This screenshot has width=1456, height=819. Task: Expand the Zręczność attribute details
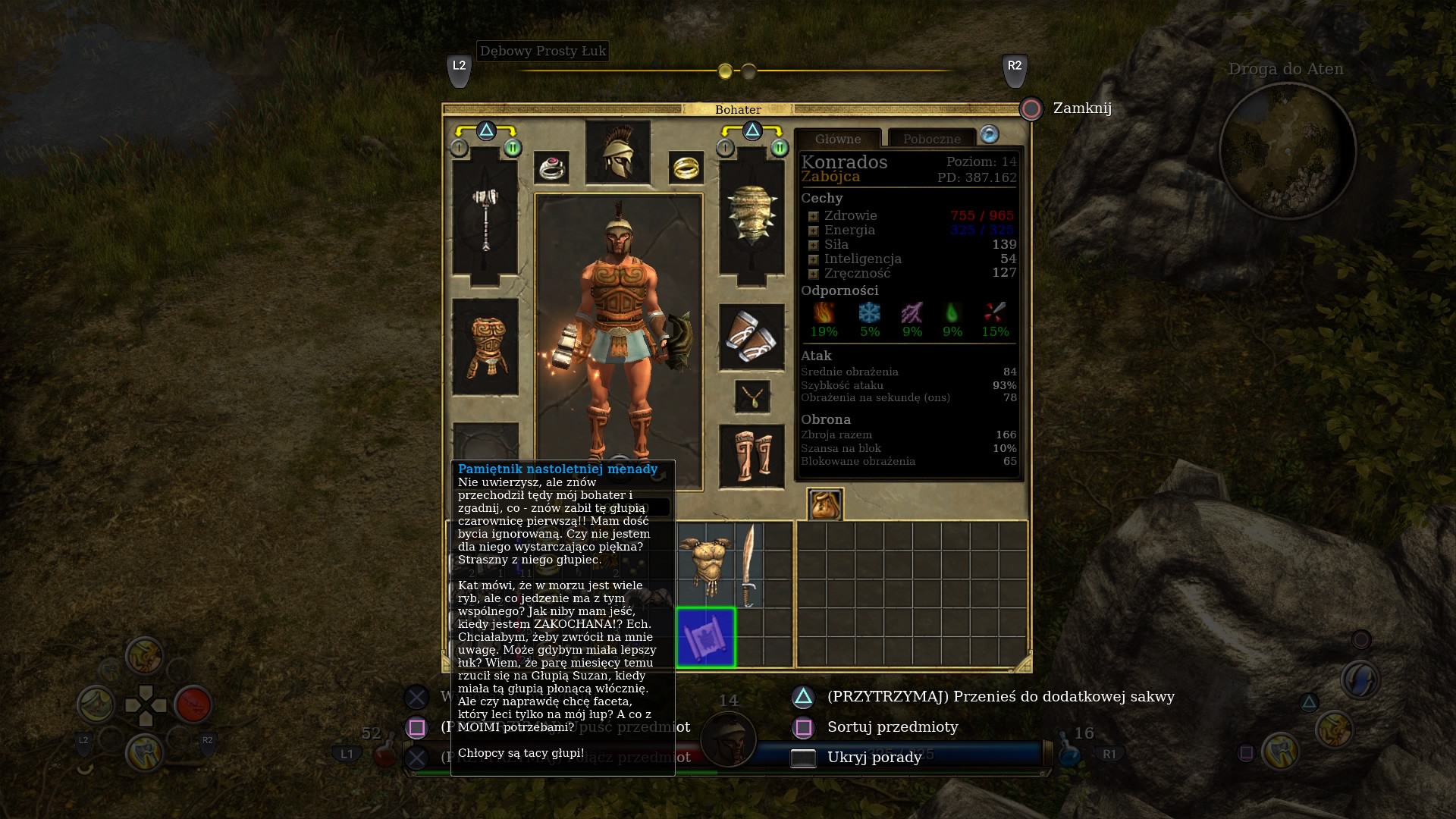tap(813, 274)
